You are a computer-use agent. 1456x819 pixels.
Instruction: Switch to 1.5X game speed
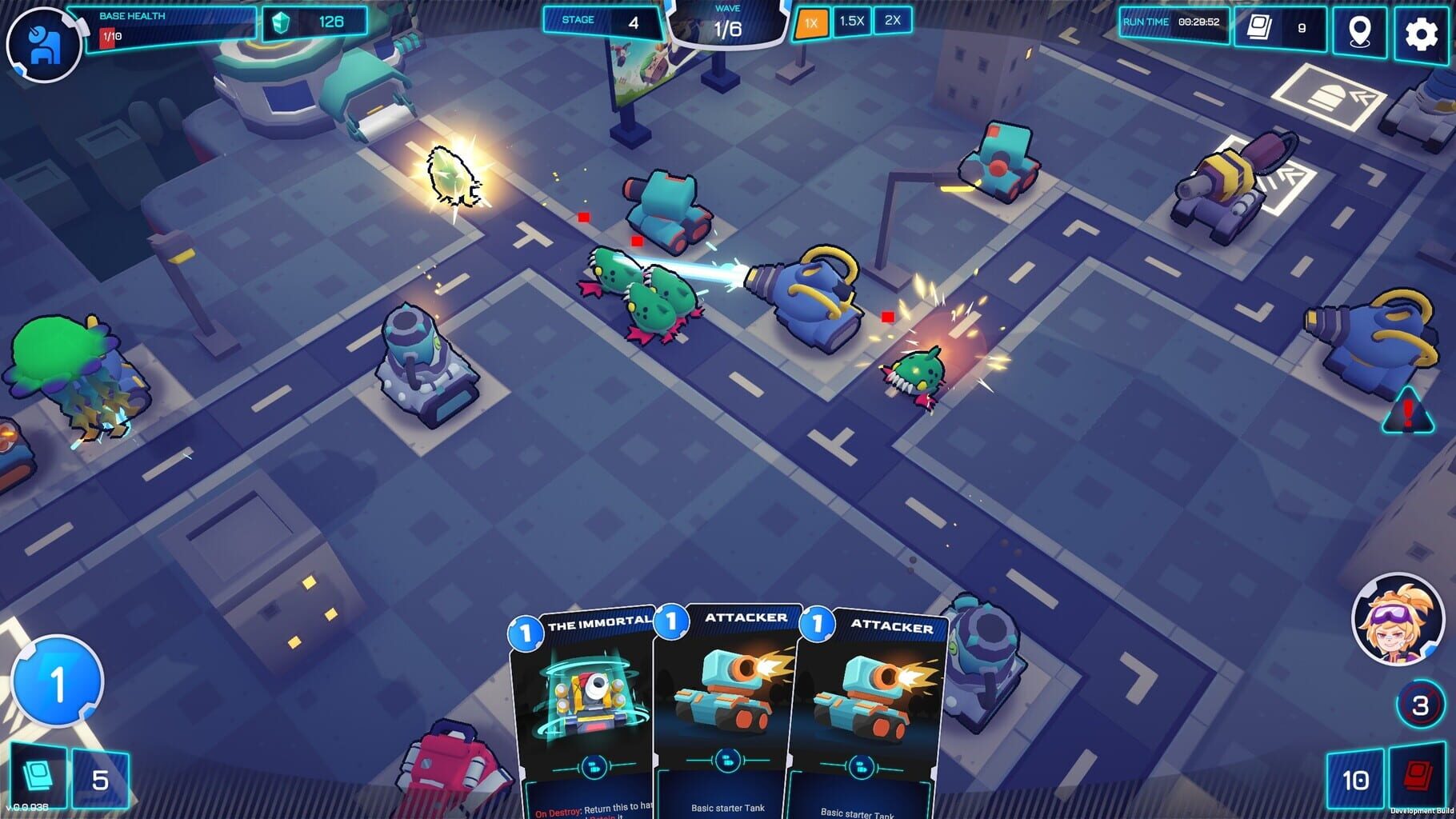tap(851, 22)
